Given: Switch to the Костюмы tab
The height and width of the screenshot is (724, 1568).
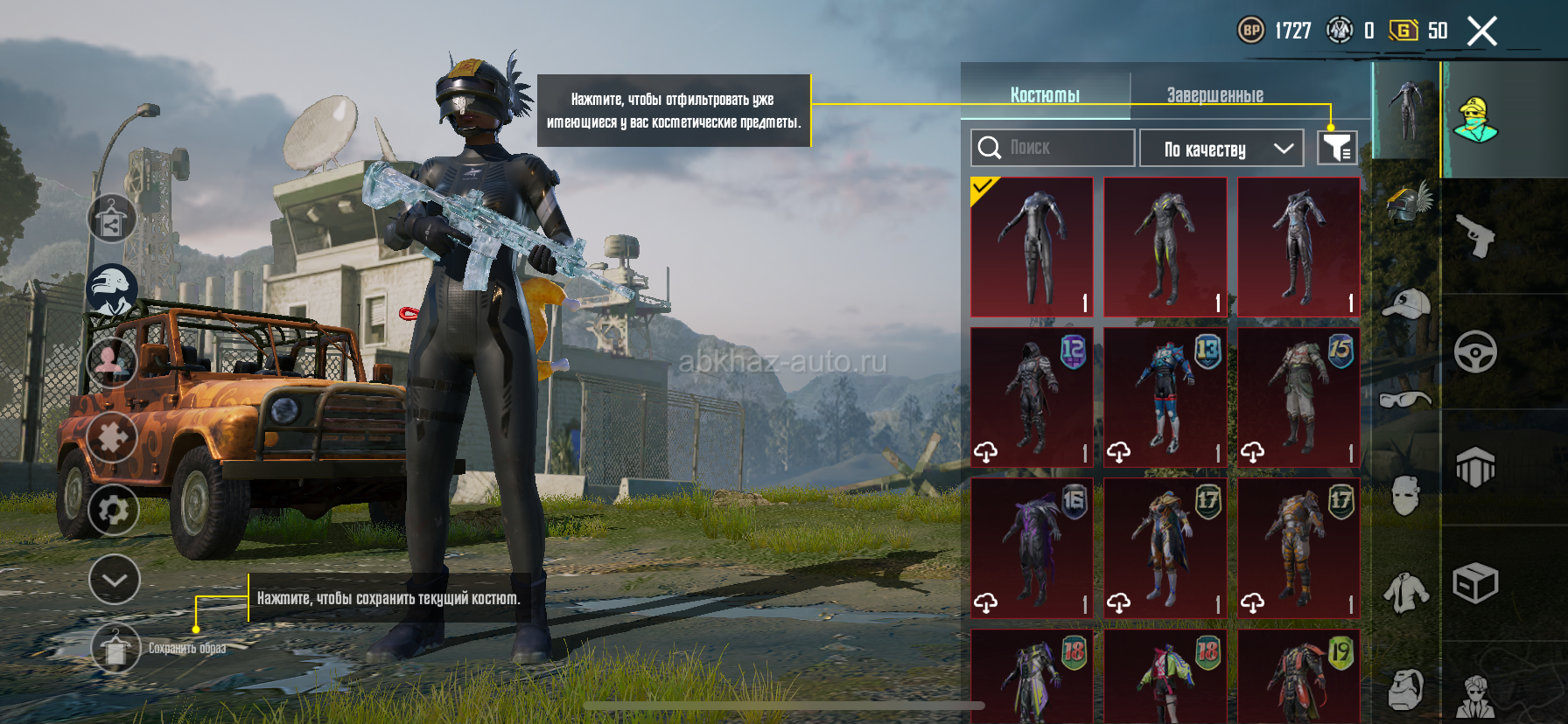Looking at the screenshot, I should (1045, 94).
